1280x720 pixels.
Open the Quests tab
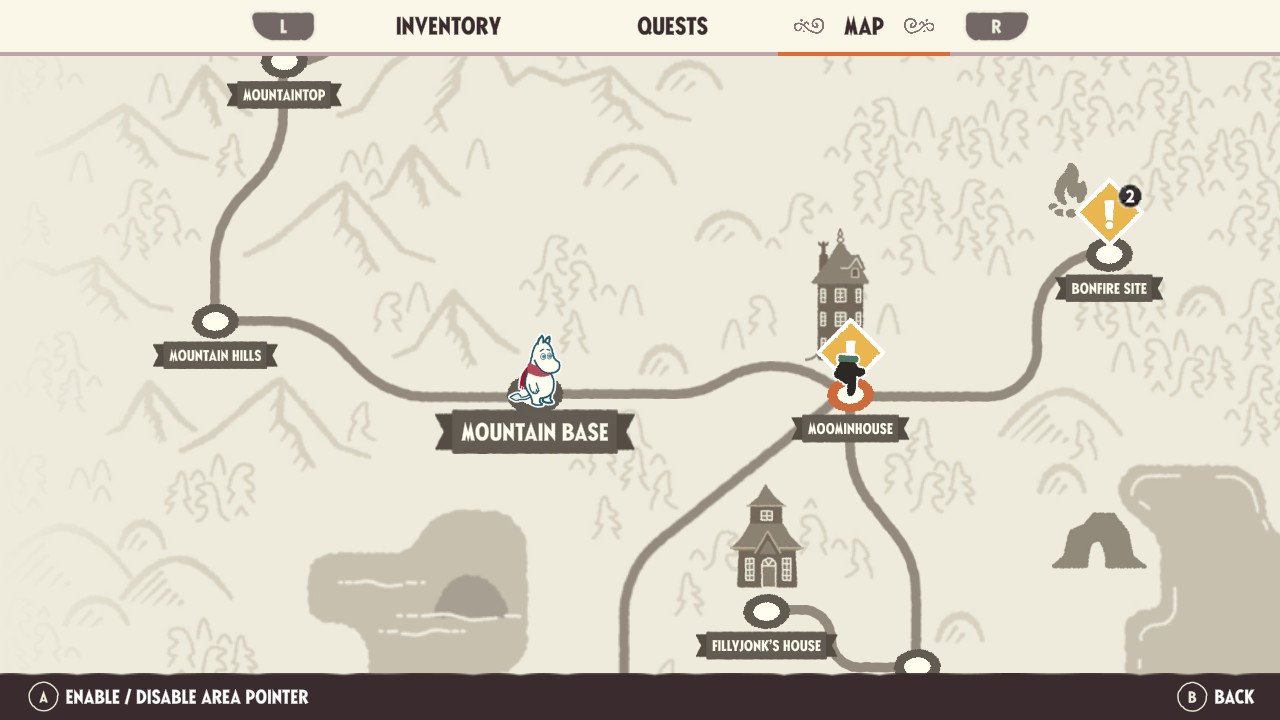click(672, 27)
